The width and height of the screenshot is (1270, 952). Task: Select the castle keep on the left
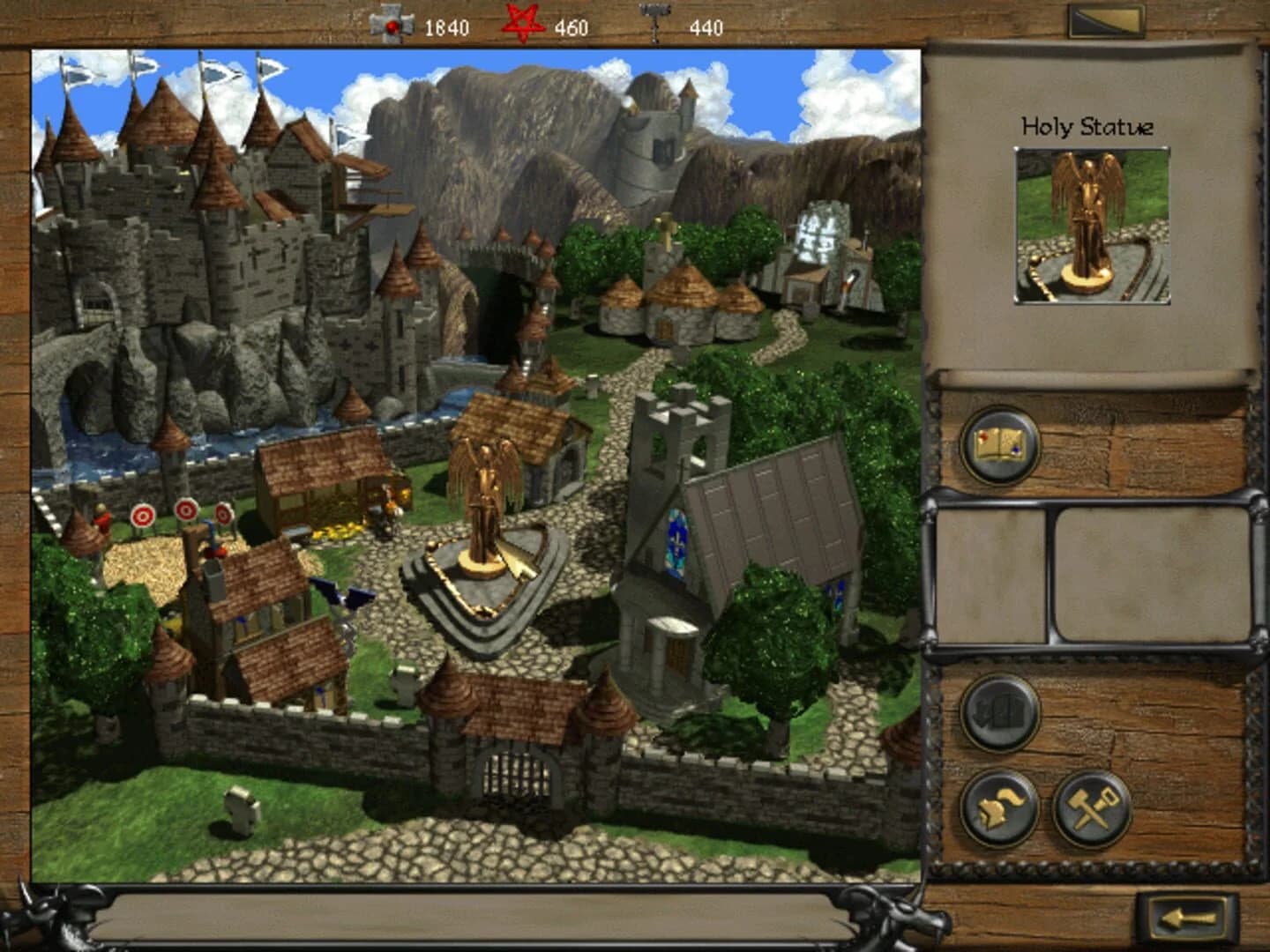pos(176,220)
